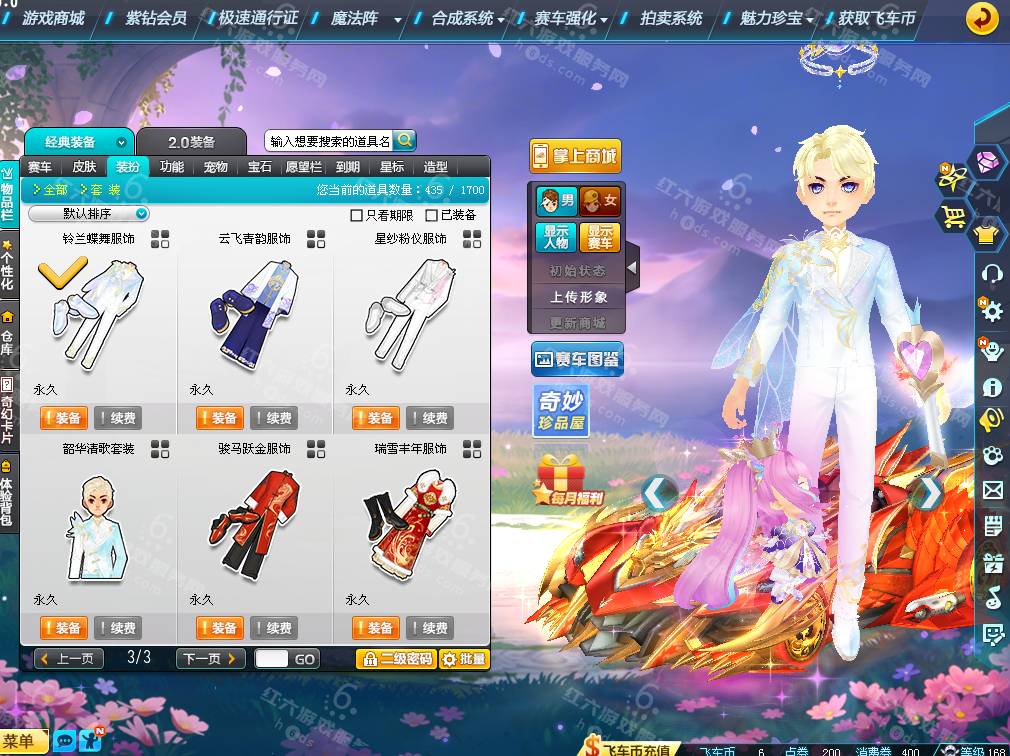Screen dimensions: 1010x756
Task: Toggle the 已装备 equipped checkbox
Action: click(x=432, y=215)
